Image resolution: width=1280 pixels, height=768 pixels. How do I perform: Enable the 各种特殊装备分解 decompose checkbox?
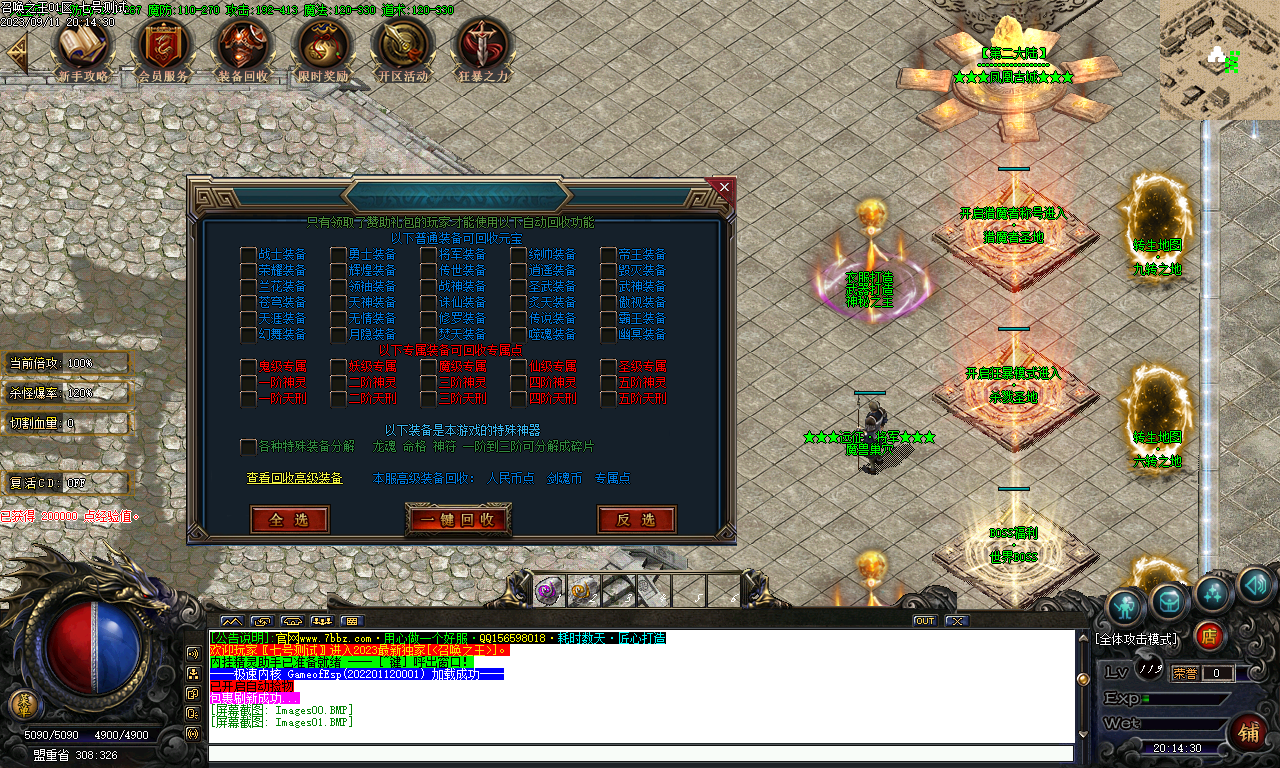point(247,447)
